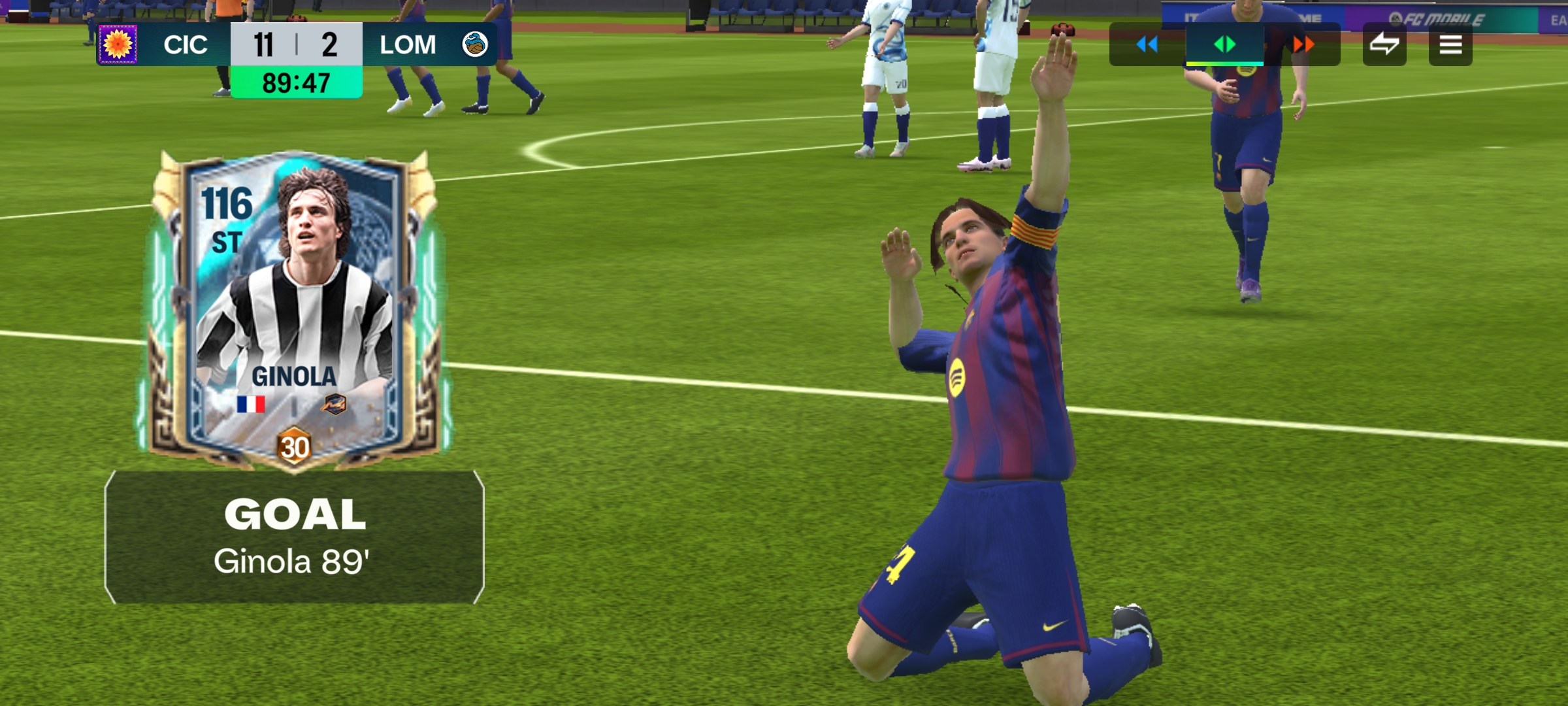
Task: Tap the white swap arrows button
Action: coord(1384,44)
